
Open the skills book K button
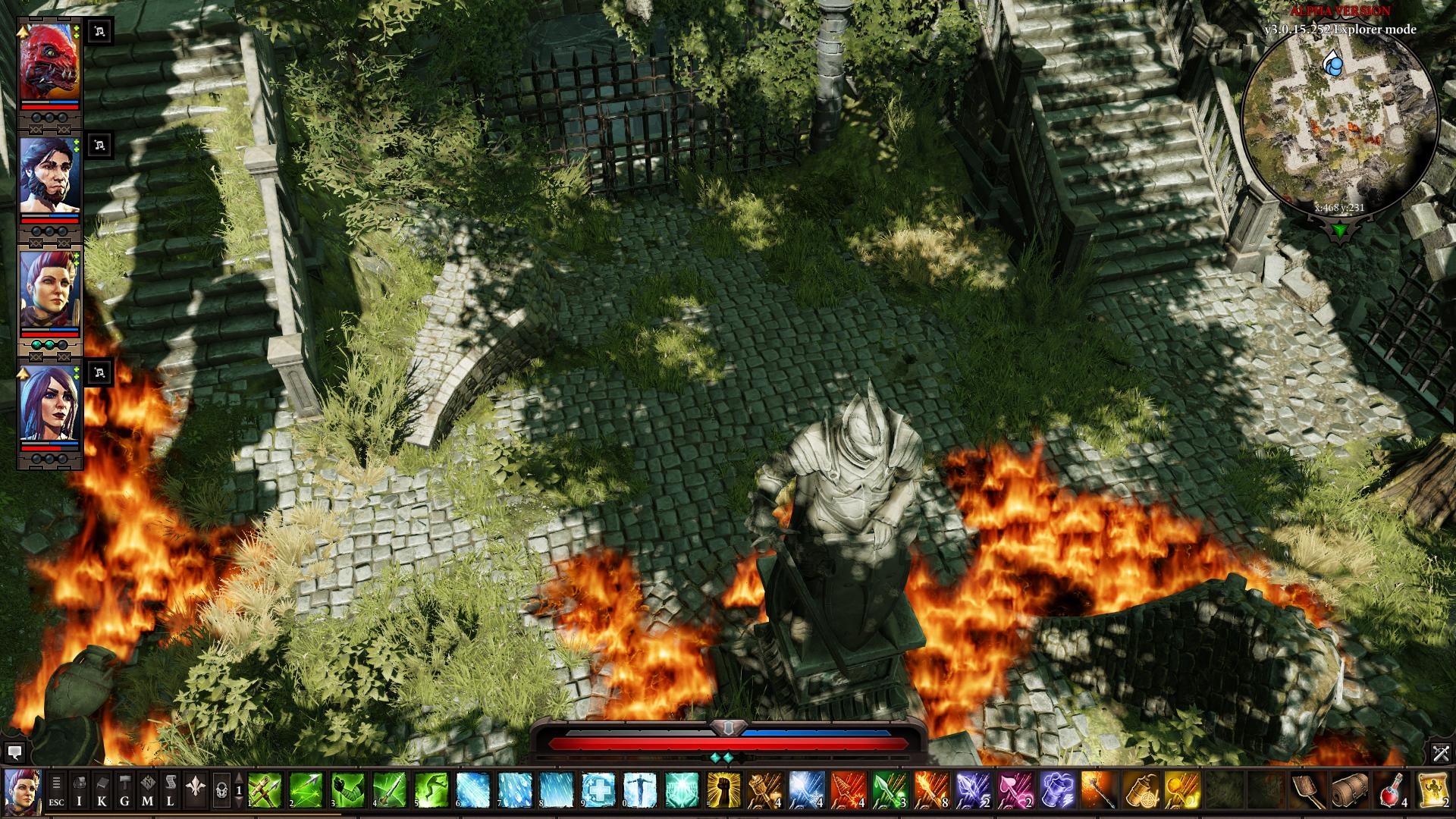[102, 792]
